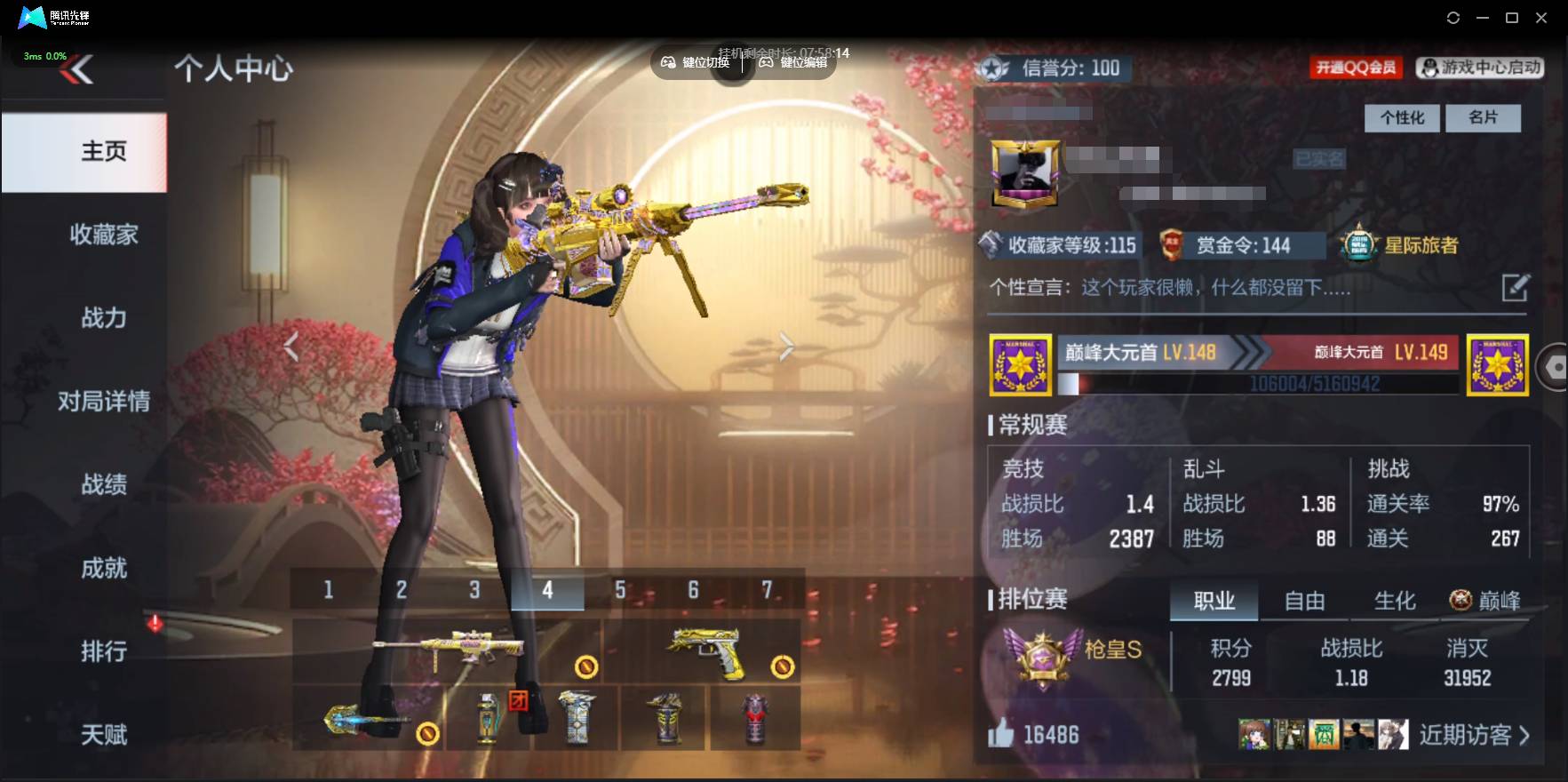Open the 收藏家 menu entry
This screenshot has width=1568, height=782.
click(x=104, y=235)
